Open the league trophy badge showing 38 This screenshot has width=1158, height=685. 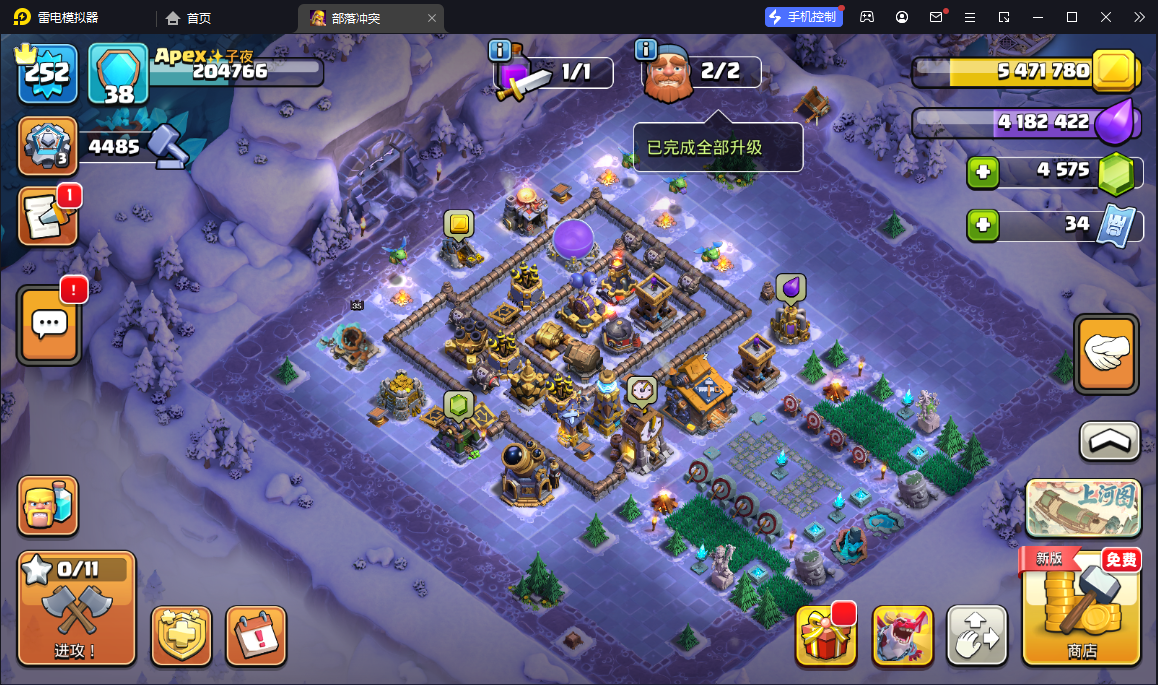coord(118,73)
